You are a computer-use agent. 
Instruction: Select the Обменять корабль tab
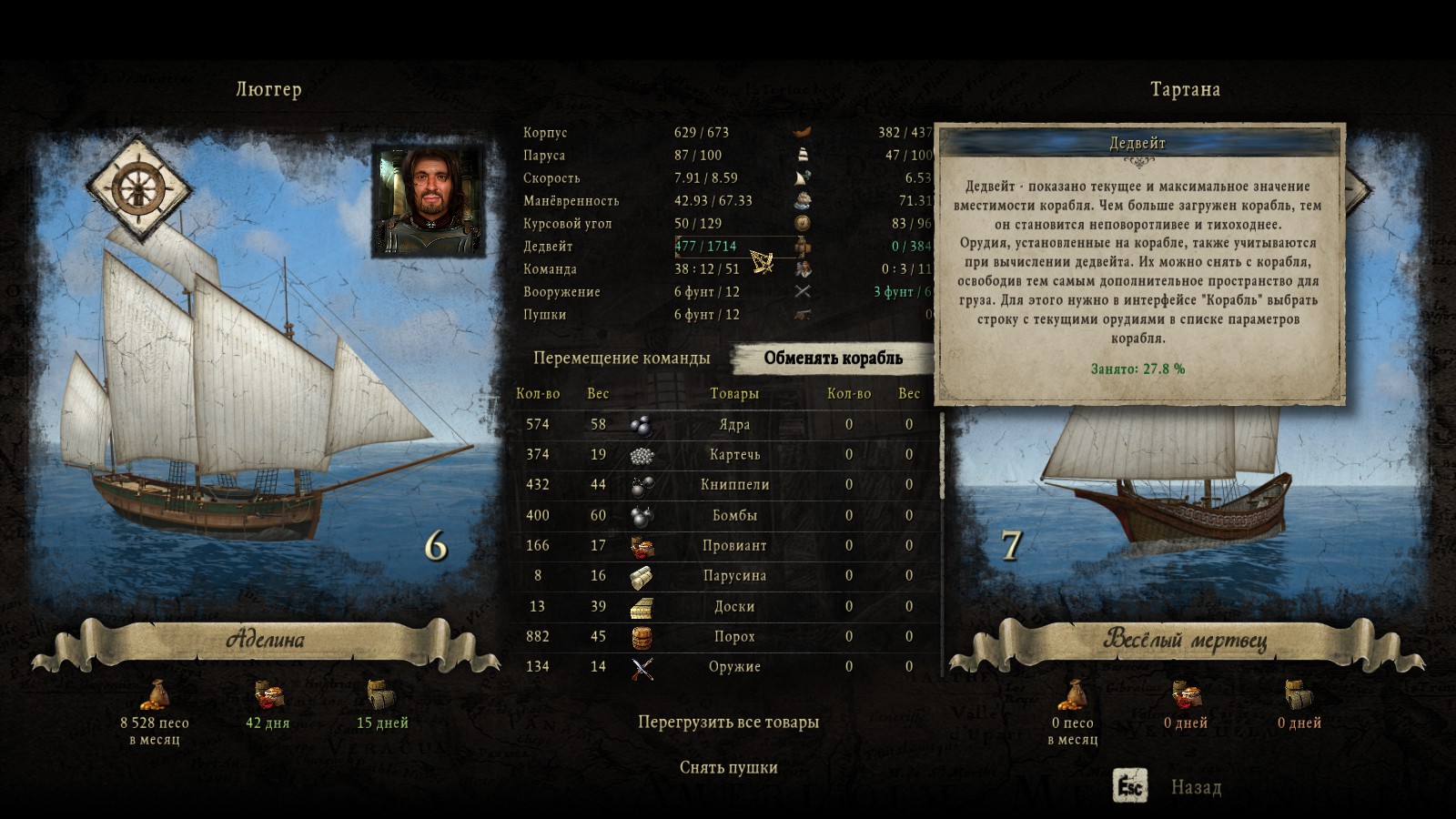click(833, 359)
